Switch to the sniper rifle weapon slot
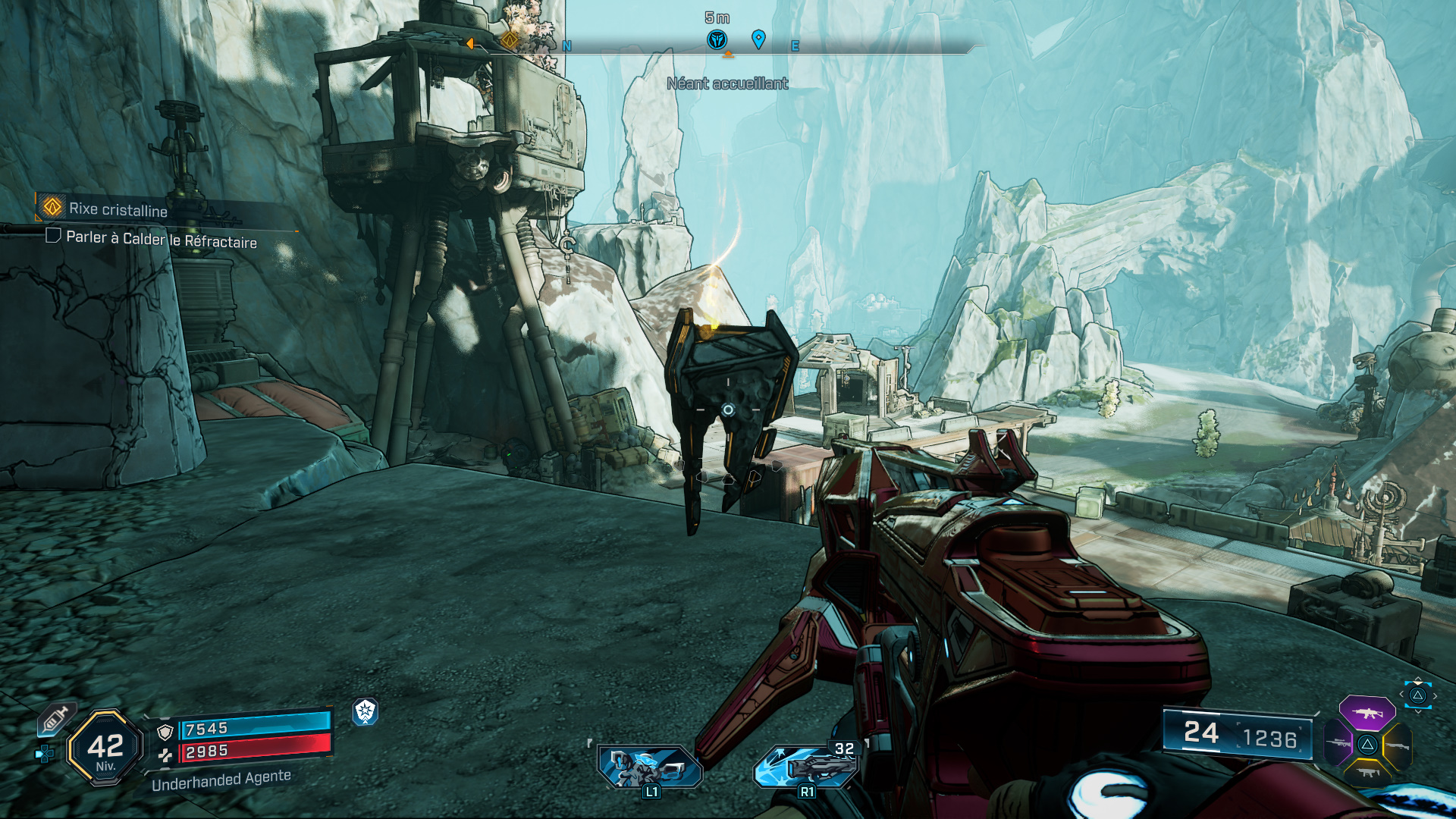This screenshot has height=819, width=1456. point(1339,743)
